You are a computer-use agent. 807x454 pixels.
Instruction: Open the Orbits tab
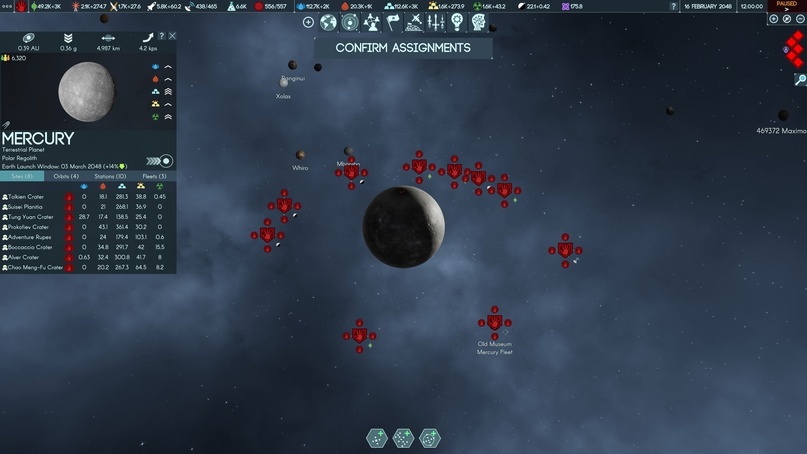click(x=67, y=176)
